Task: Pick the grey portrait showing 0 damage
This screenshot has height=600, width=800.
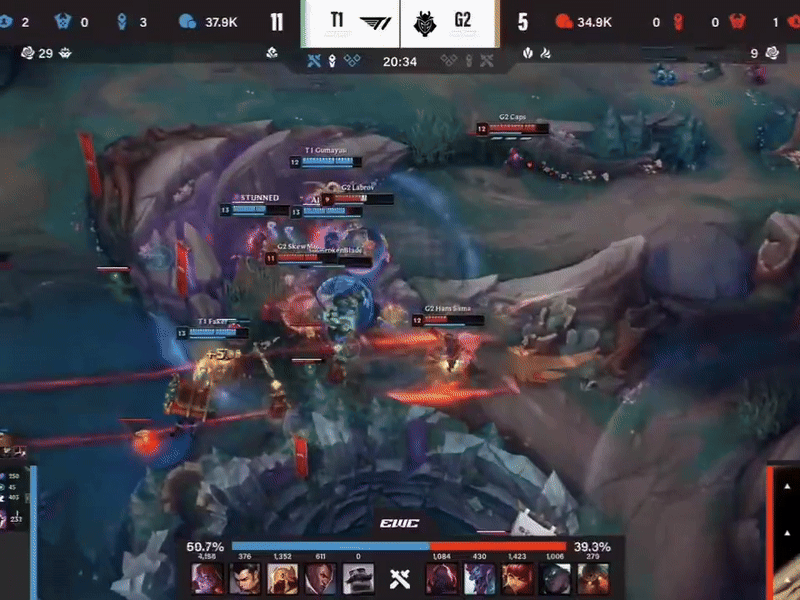Action: [357, 579]
